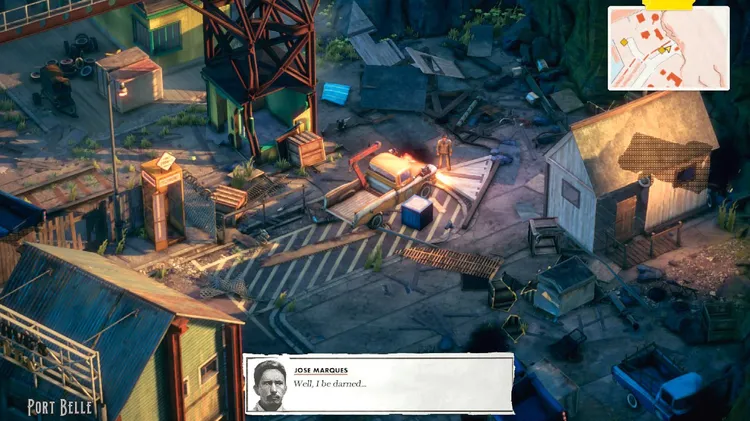Open the minimap of Port Belle
Viewport: 750px width, 421px height.
[668, 47]
